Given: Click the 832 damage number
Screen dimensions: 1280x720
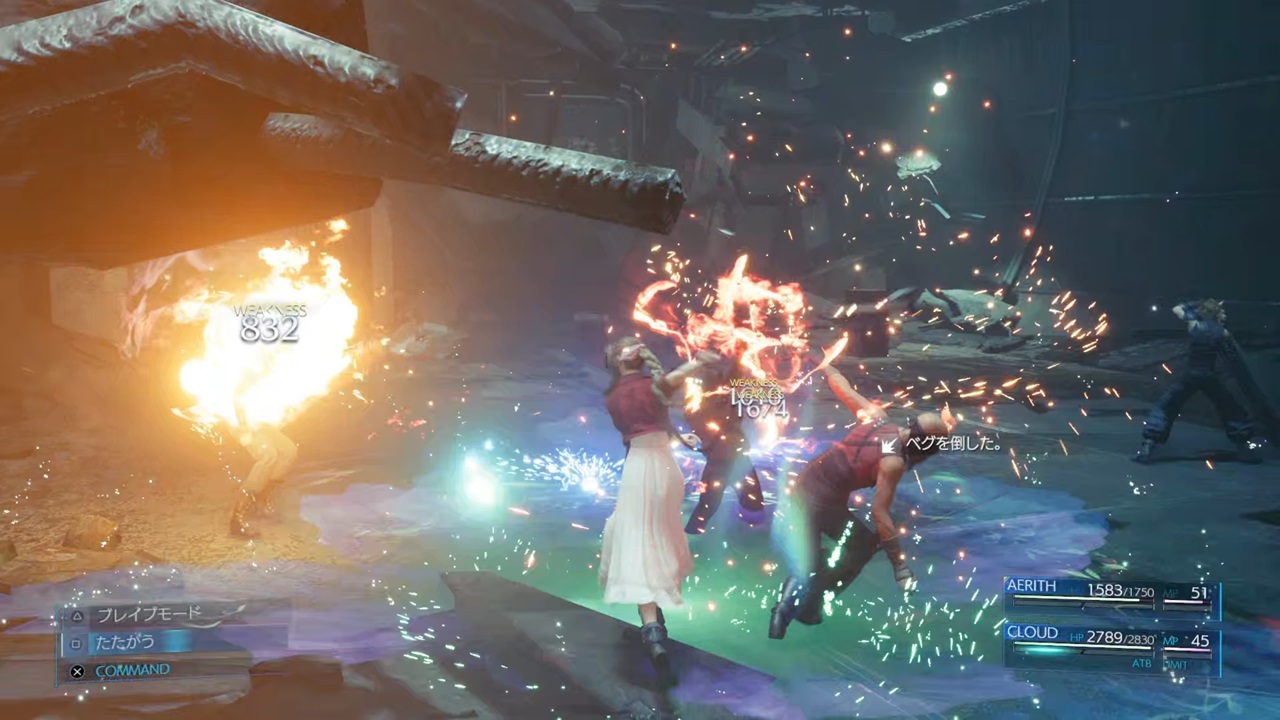Looking at the screenshot, I should (268, 331).
